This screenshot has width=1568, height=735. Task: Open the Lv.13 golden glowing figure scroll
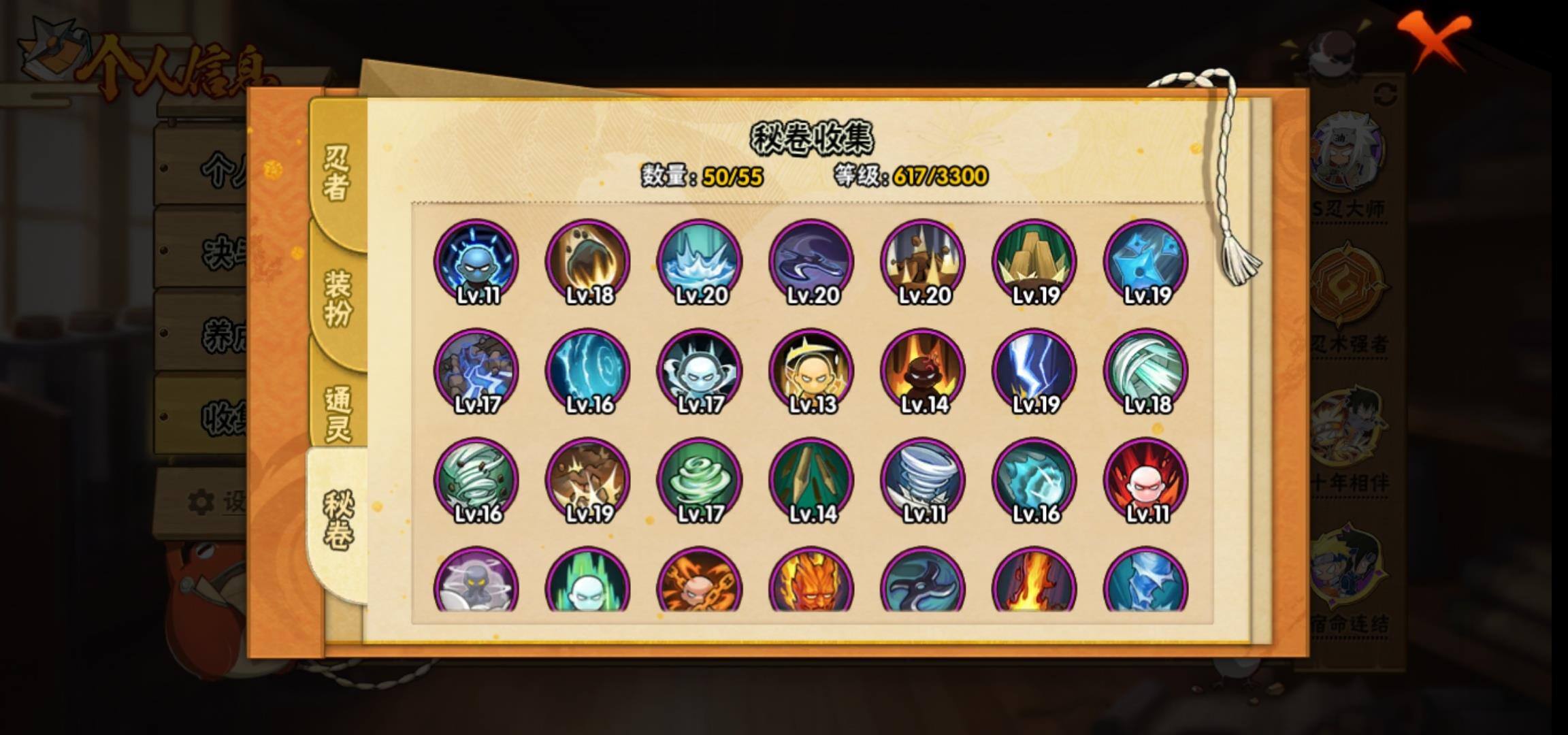pyautogui.click(x=811, y=371)
